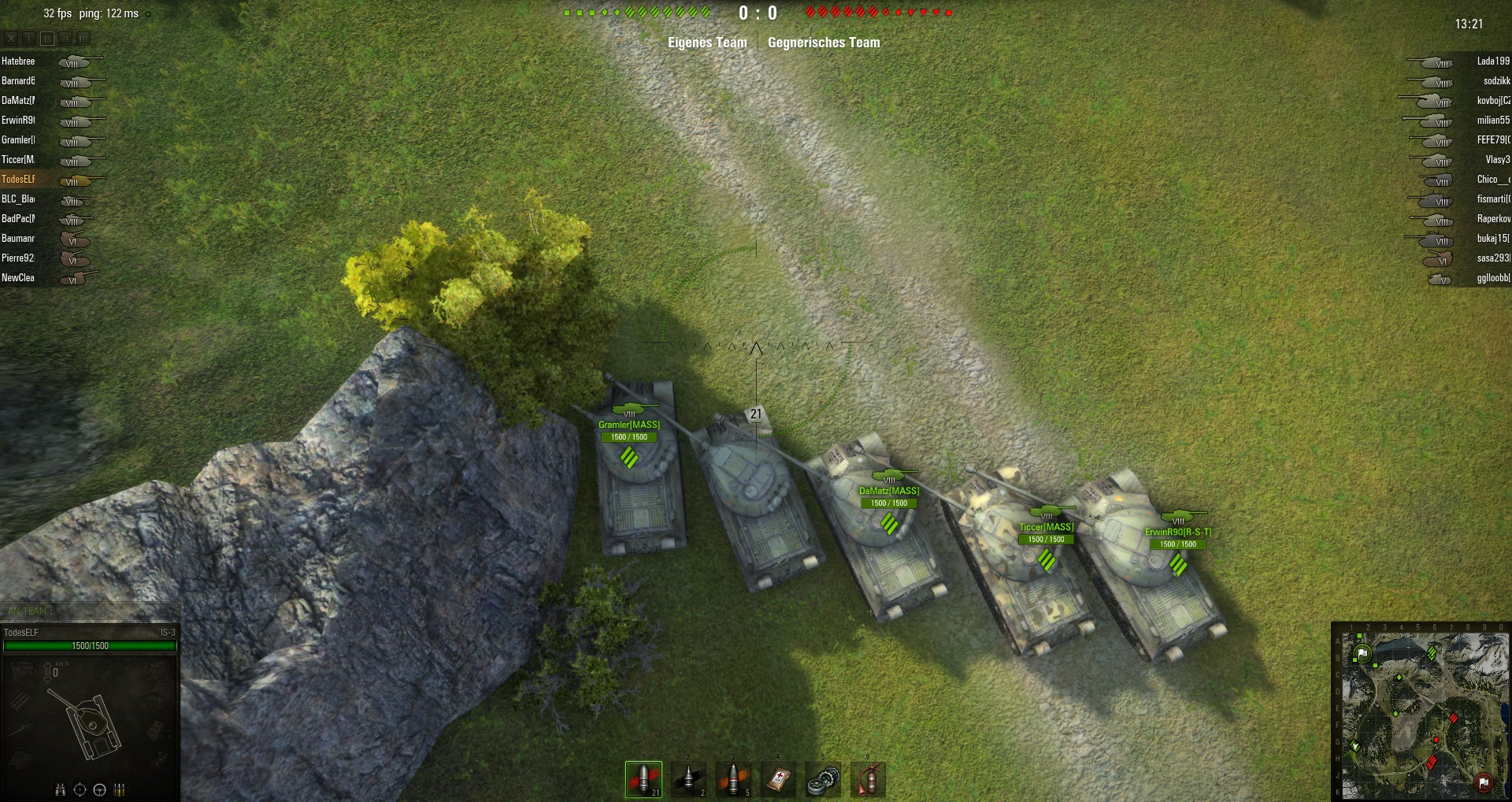Switch to the premium shell slot with 2 rounds
The height and width of the screenshot is (802, 1512).
point(688,779)
